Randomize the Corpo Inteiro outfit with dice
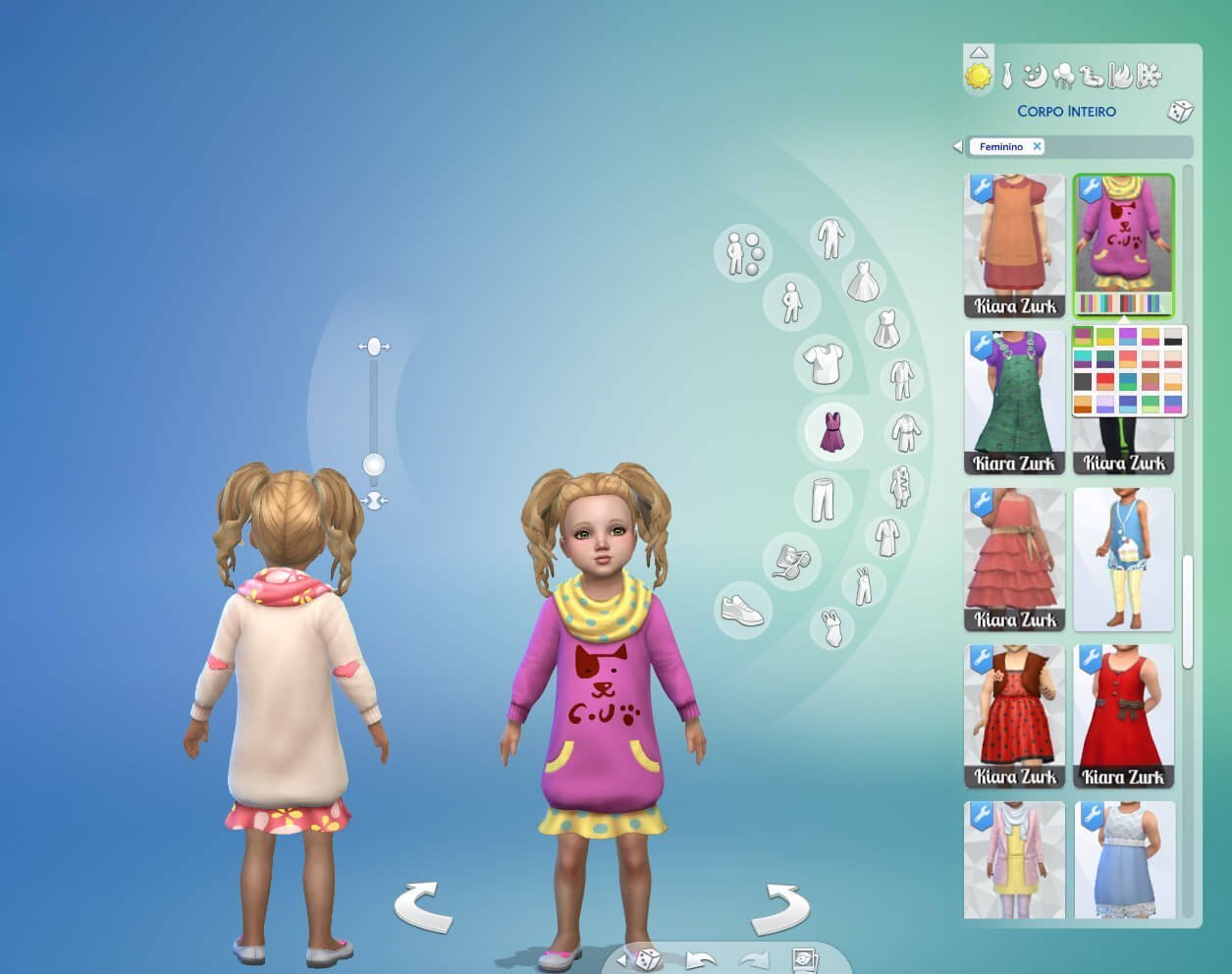 point(1180,111)
